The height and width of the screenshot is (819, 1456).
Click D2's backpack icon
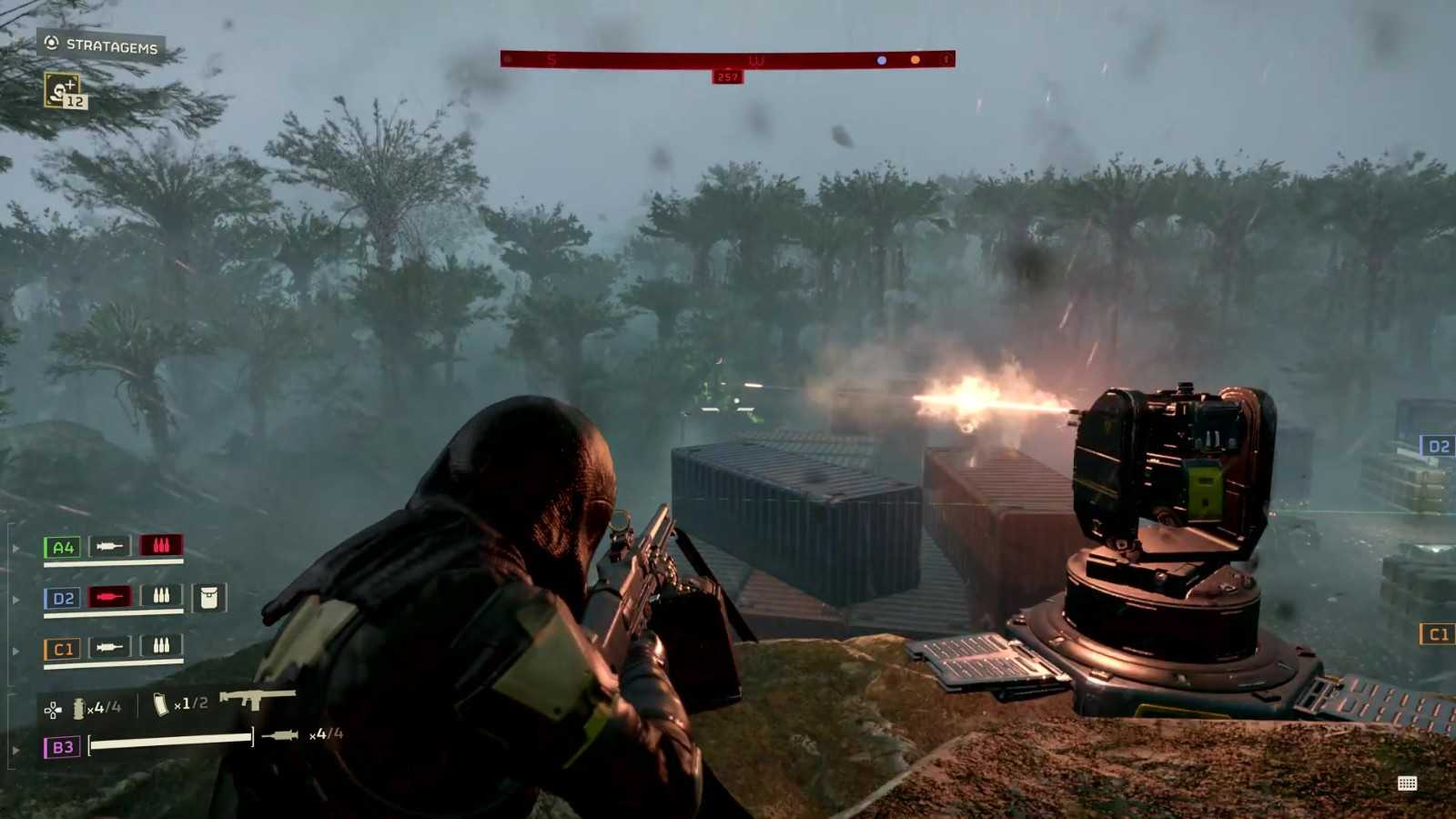[209, 597]
